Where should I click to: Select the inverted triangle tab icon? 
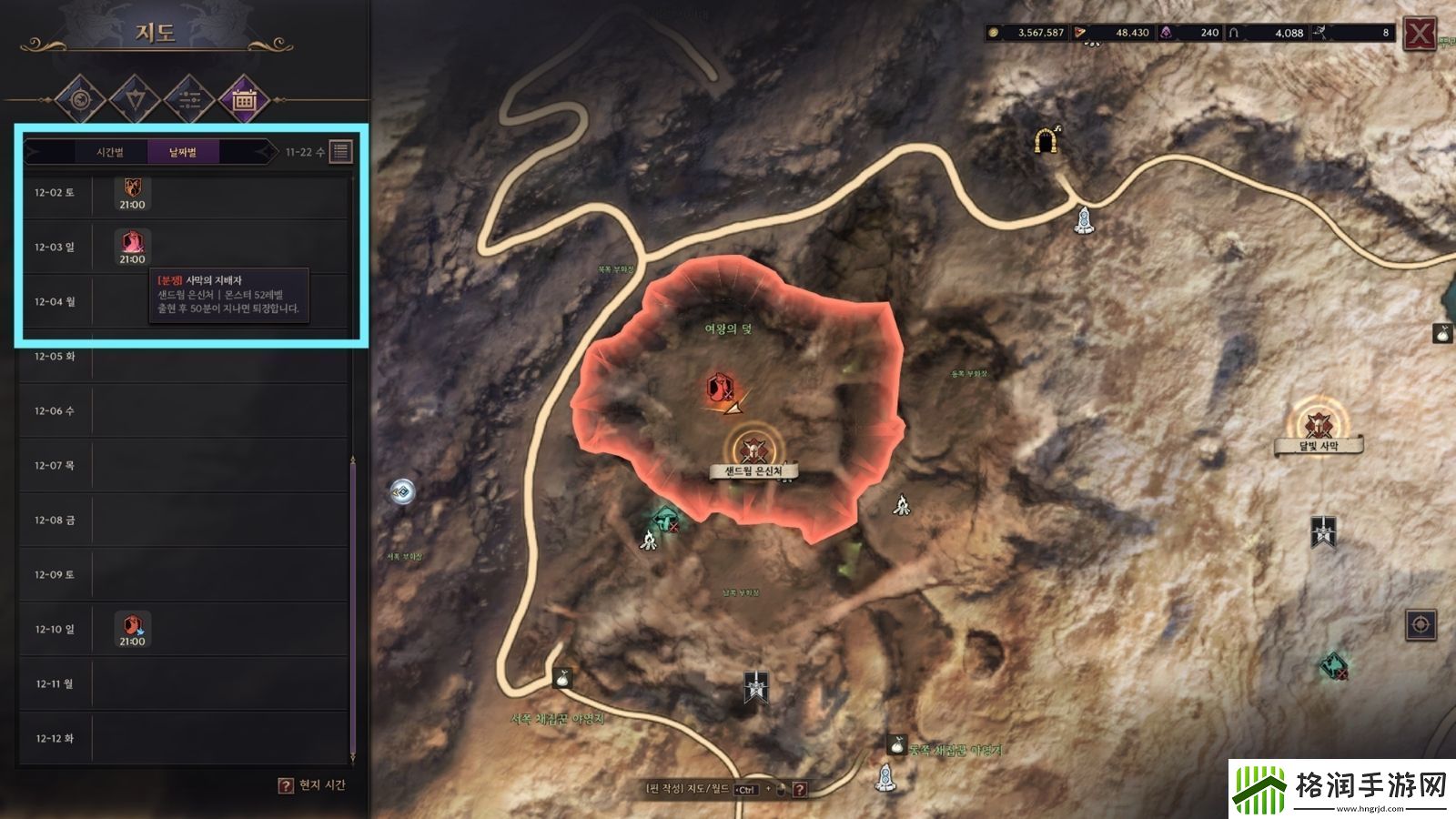(135, 101)
